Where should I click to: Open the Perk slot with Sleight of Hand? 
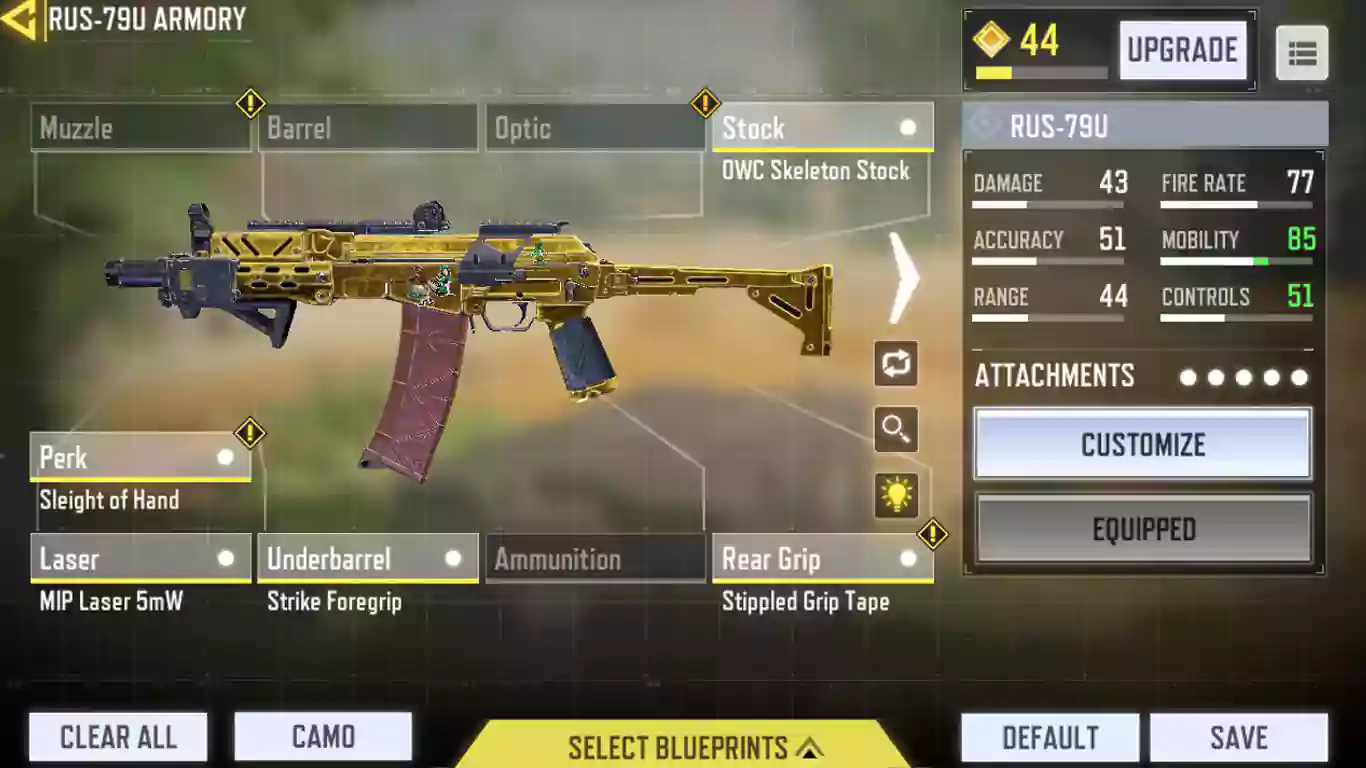(140, 458)
